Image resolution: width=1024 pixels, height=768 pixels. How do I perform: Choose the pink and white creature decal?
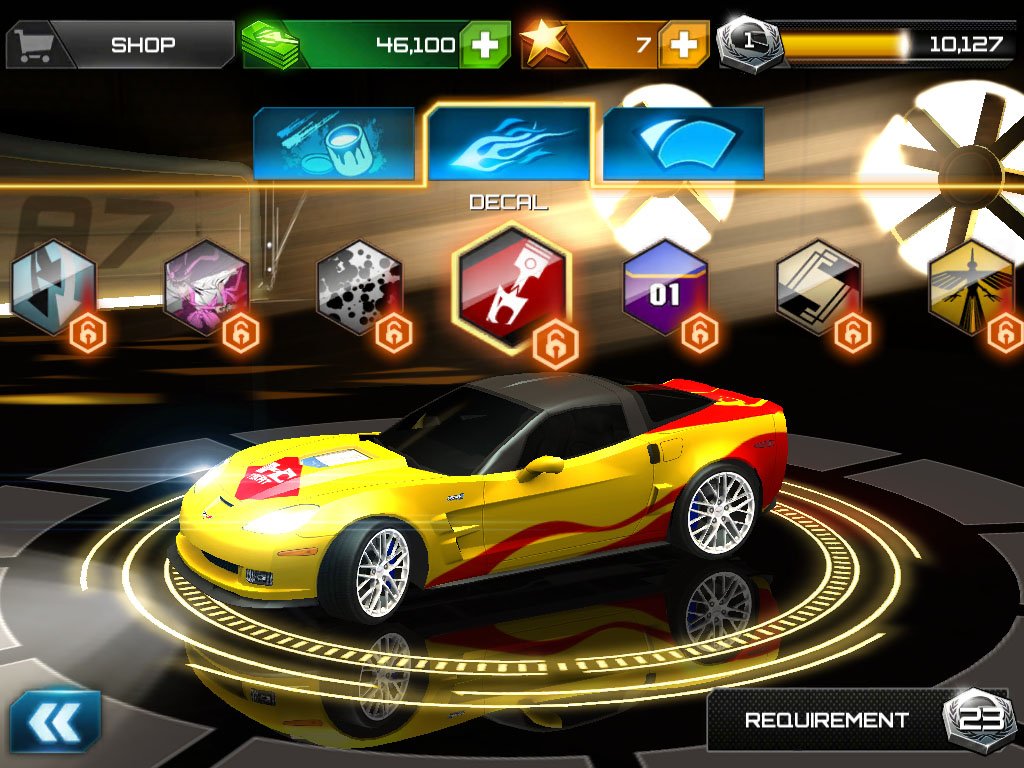click(x=206, y=286)
